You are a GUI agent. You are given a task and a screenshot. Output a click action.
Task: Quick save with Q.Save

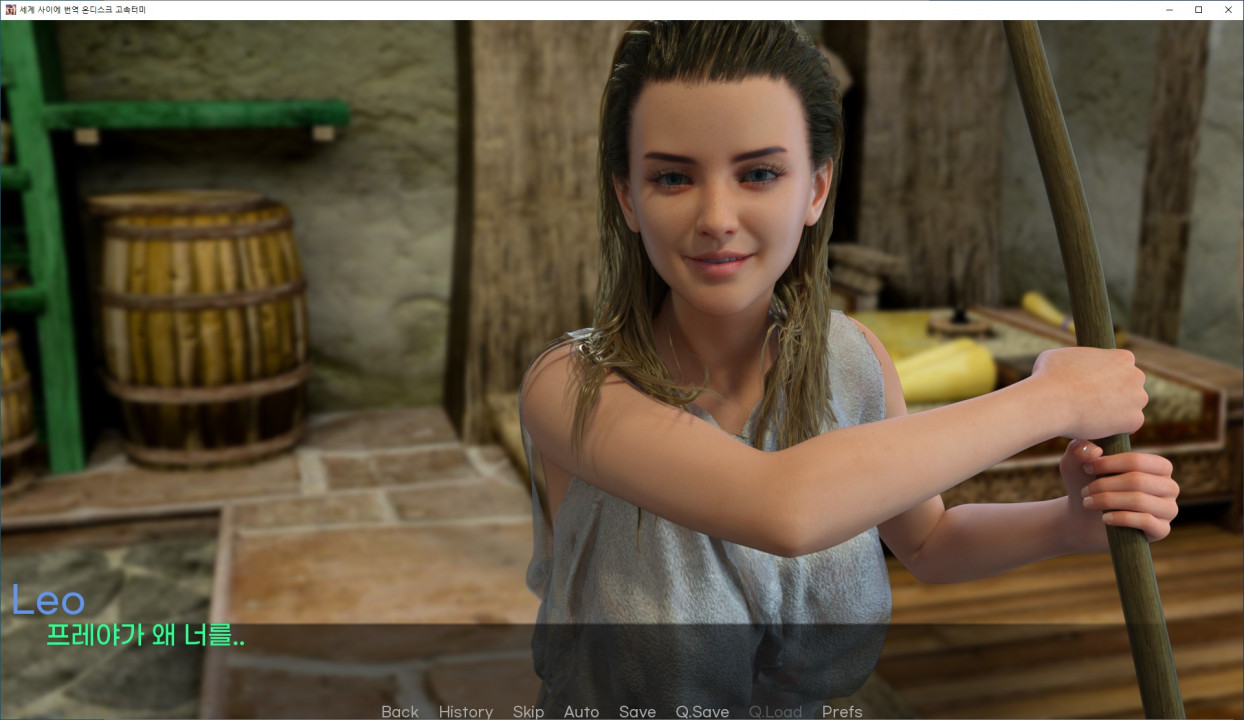(x=702, y=711)
